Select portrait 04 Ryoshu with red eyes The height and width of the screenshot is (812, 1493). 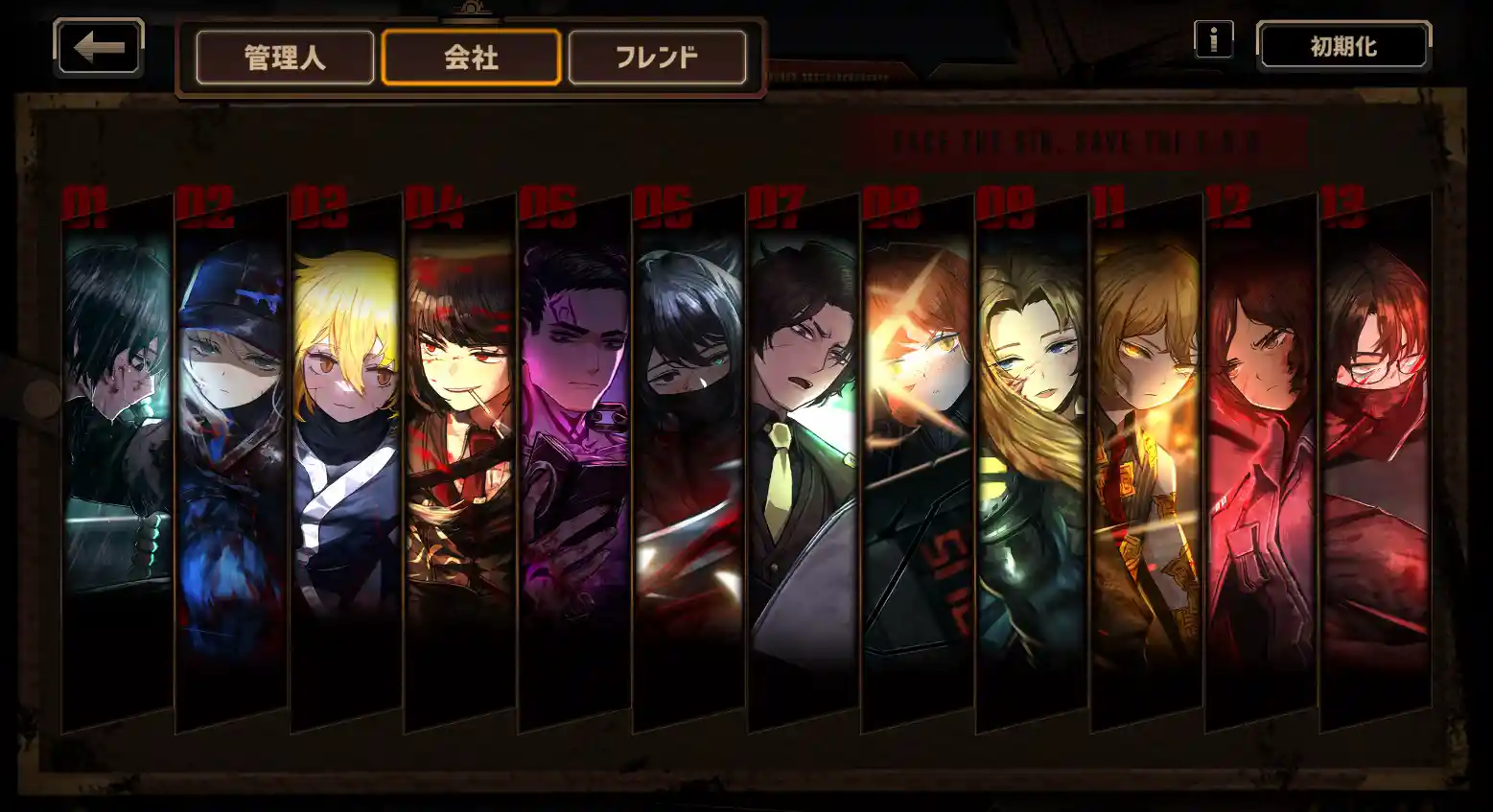click(x=455, y=431)
